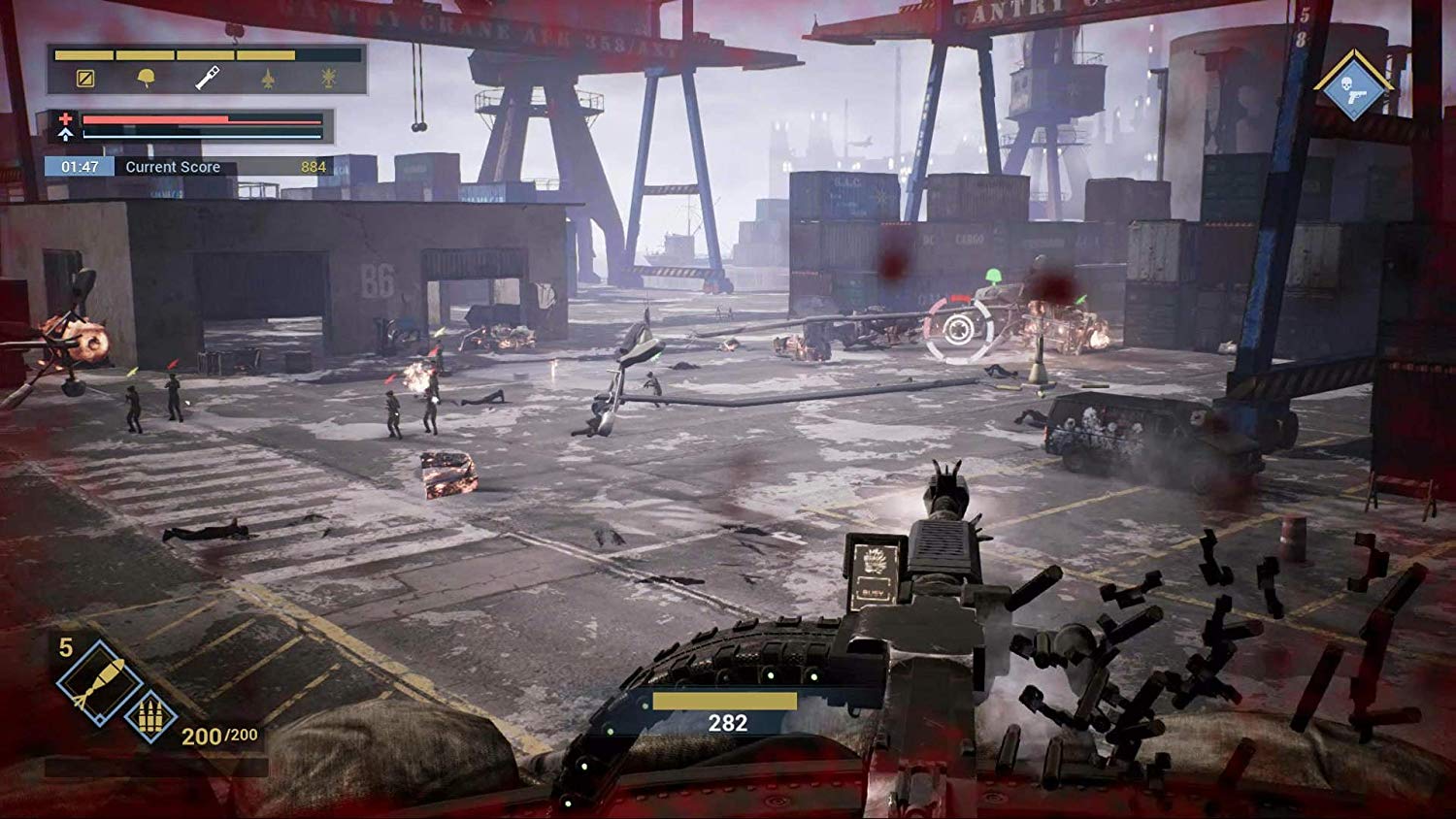Screen dimensions: 1456x819
Task: Click the 200/200 reserve ammo counter
Action: [218, 736]
